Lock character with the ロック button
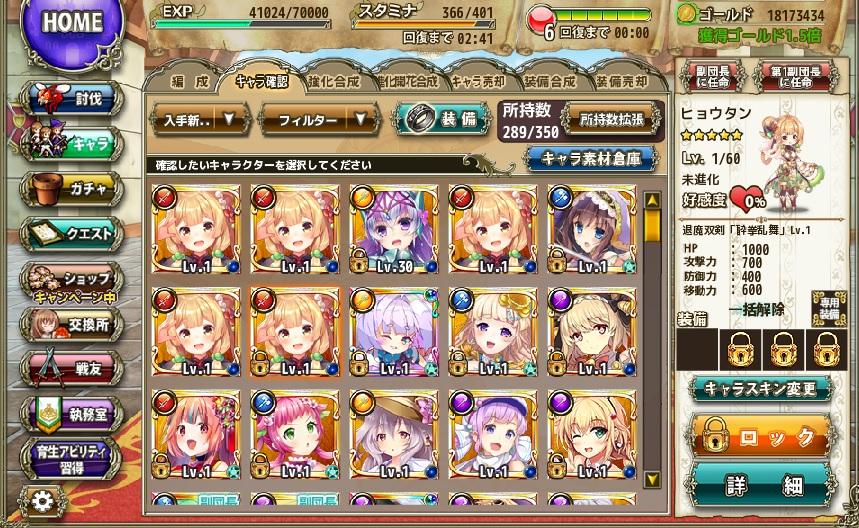Screen dimensions: 859x528 (x=763, y=436)
